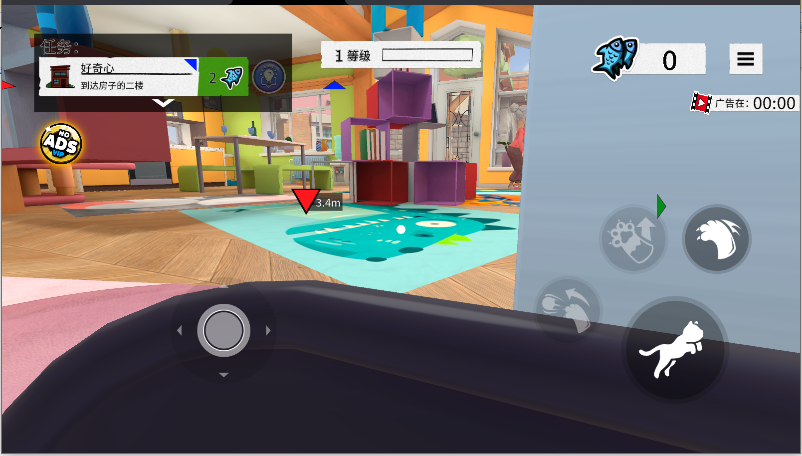Click the virtual joystick center knob

pos(223,330)
